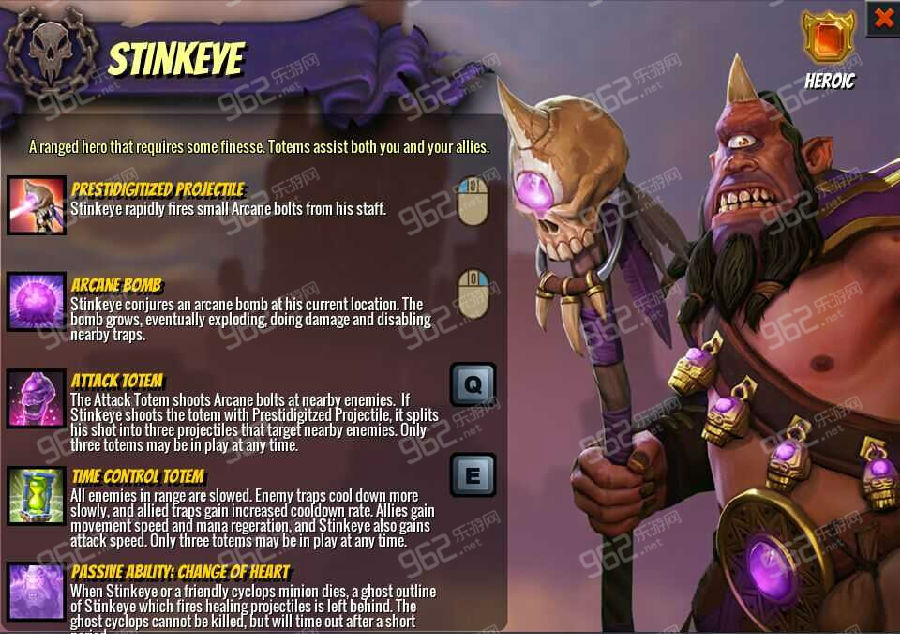Select the Arcane Bomb ability icon
The height and width of the screenshot is (634, 900).
click(37, 301)
